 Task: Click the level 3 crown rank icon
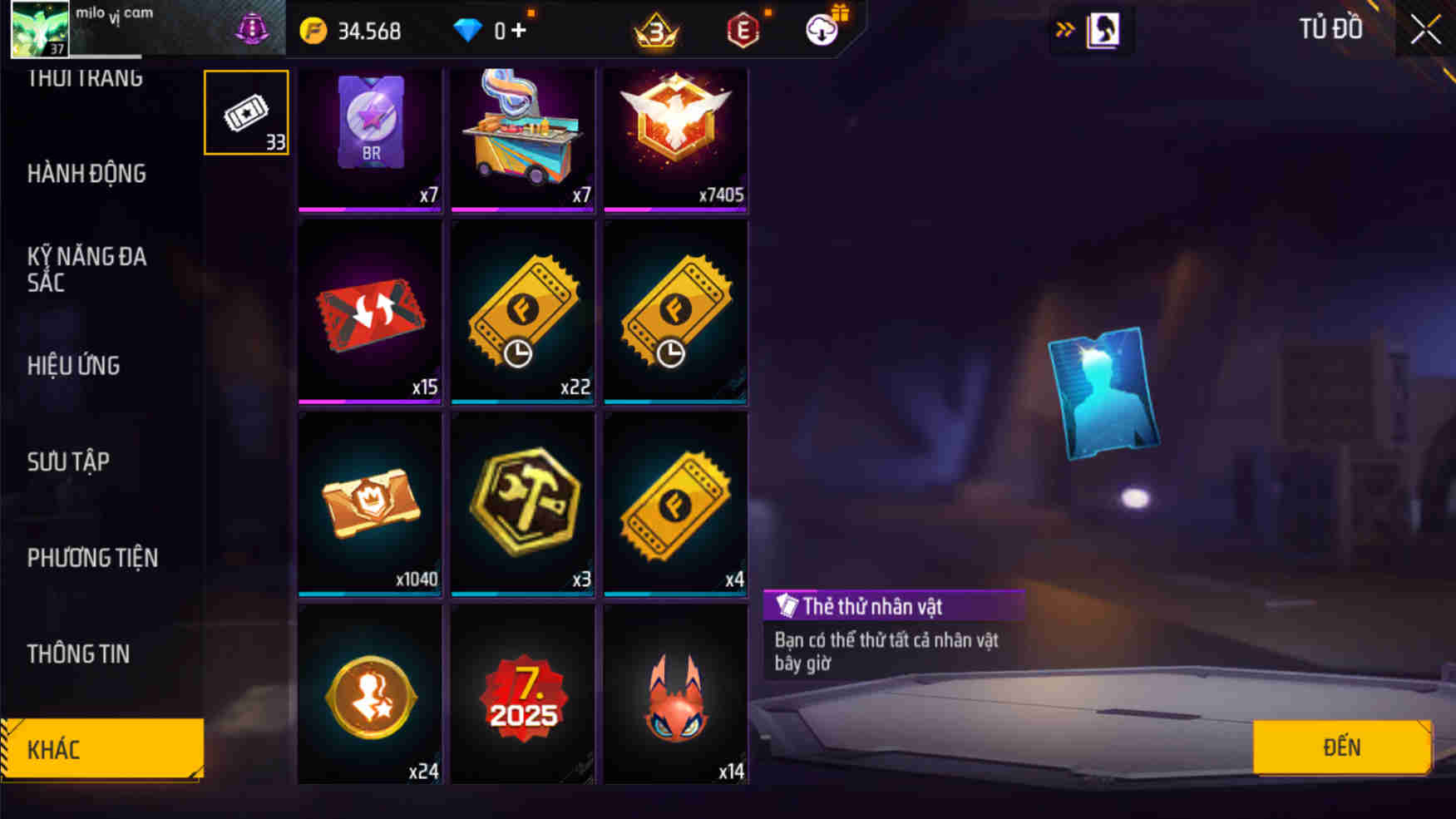coord(655,32)
